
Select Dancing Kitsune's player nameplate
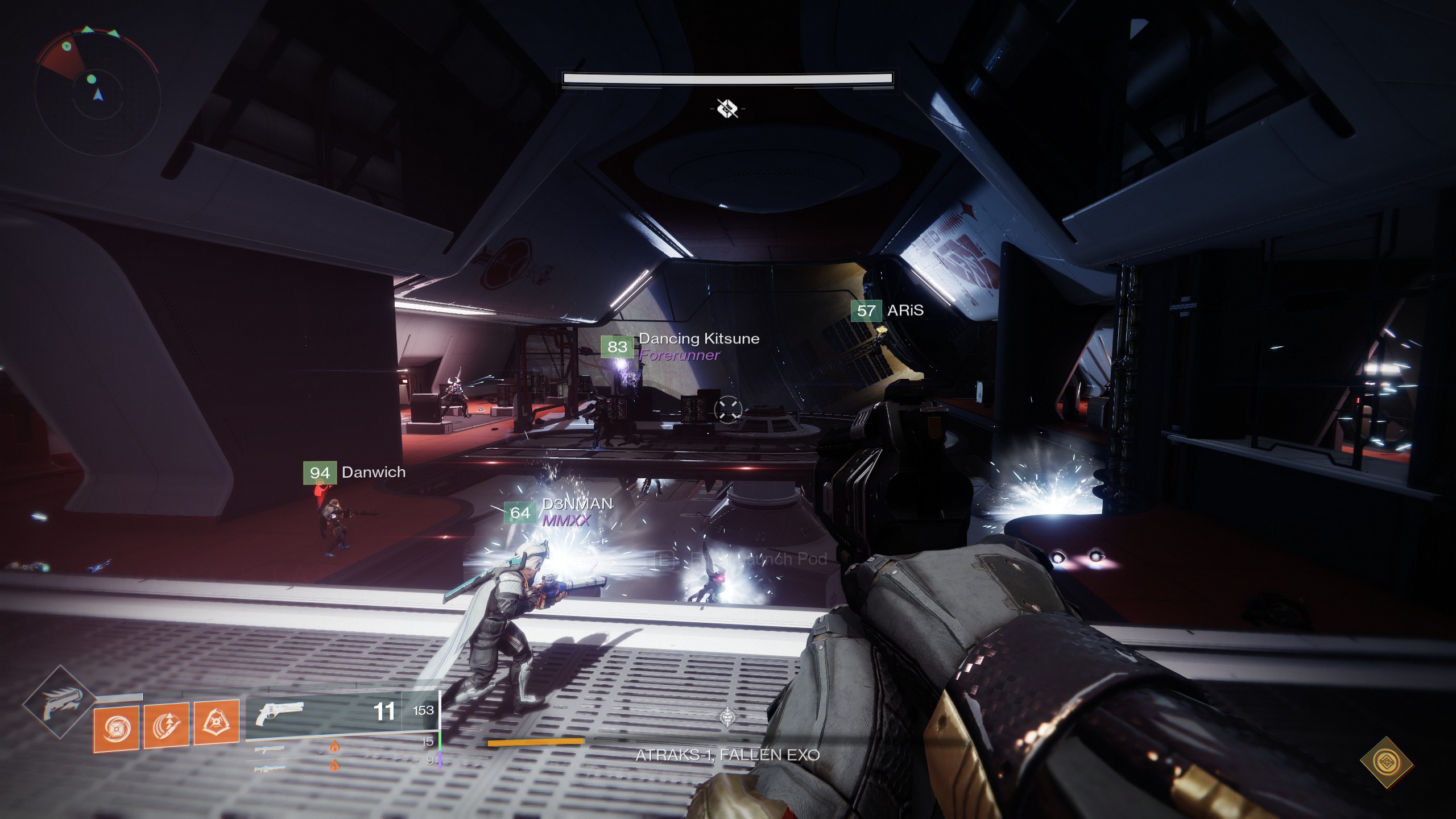[680, 346]
